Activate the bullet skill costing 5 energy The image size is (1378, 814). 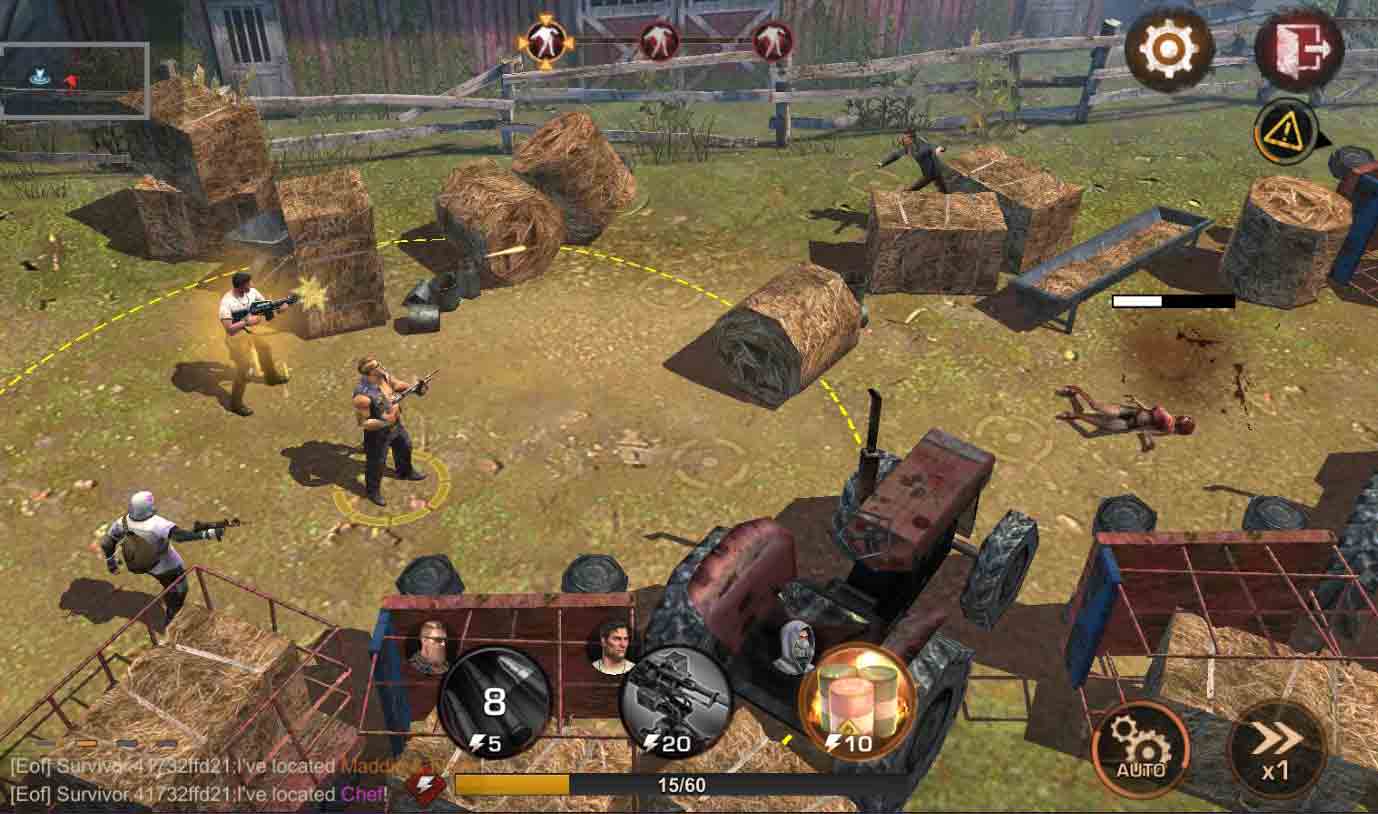tap(494, 701)
